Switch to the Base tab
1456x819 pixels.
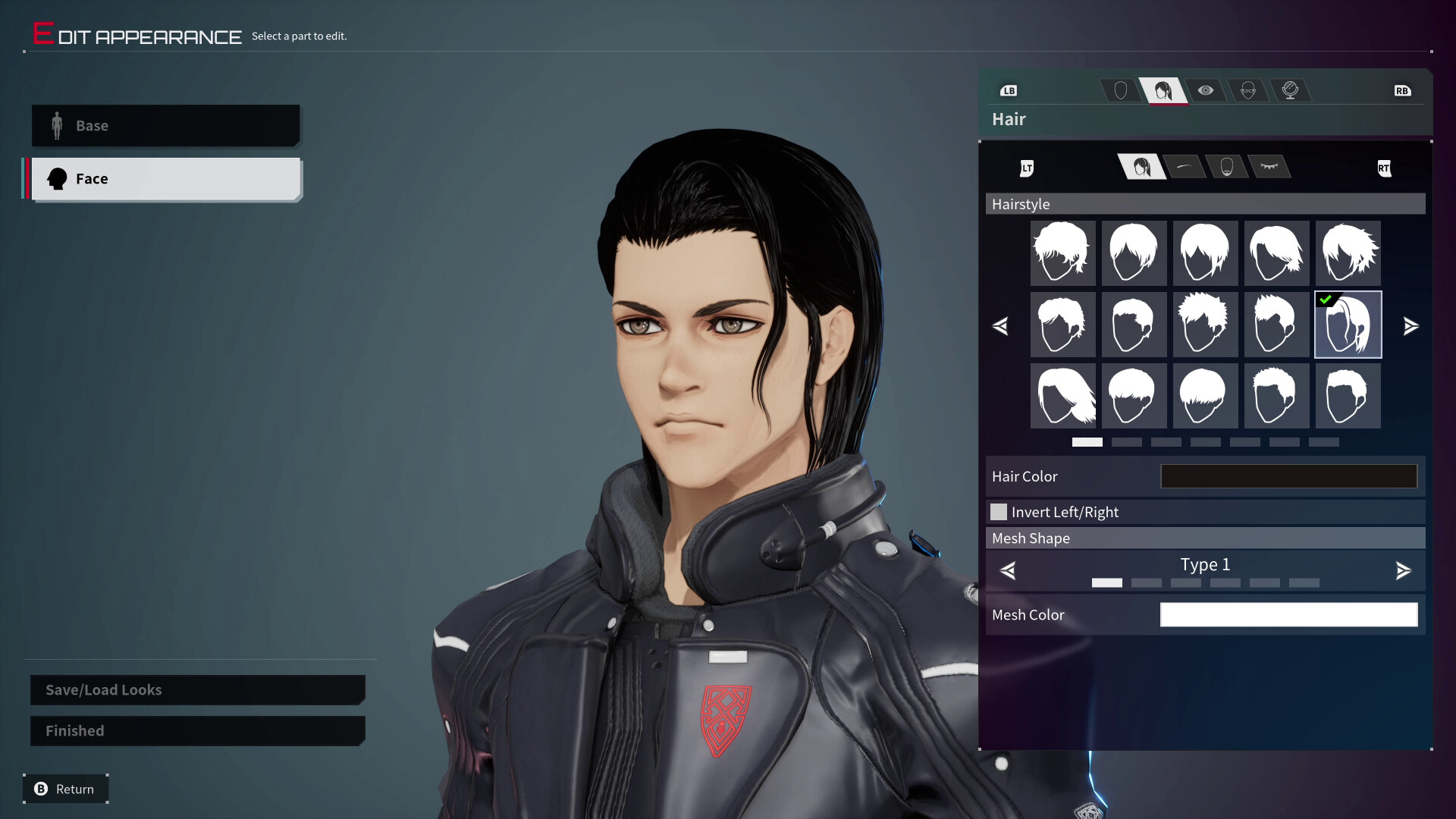[x=165, y=125]
